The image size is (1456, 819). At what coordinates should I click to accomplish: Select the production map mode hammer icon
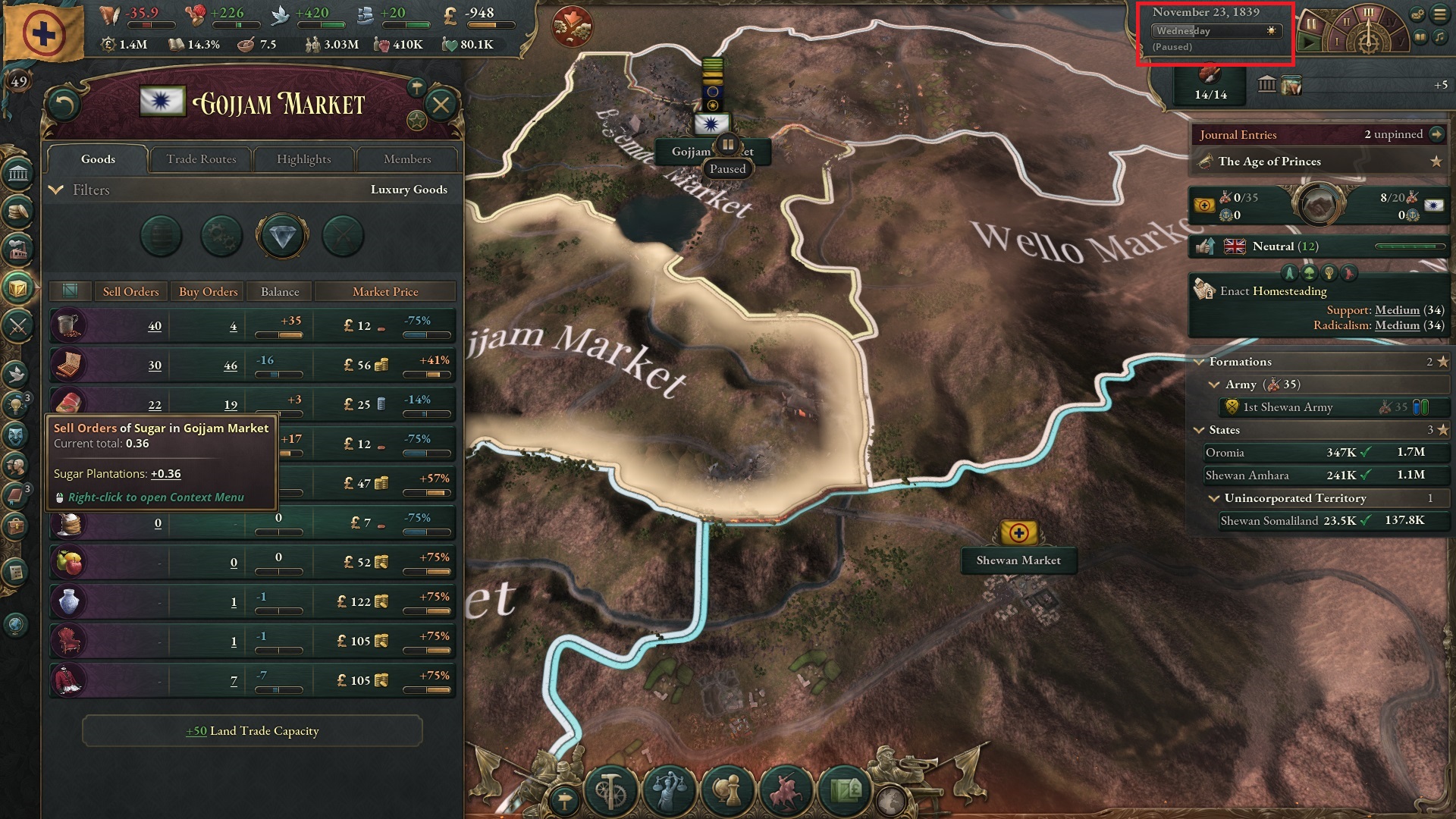pos(610,790)
